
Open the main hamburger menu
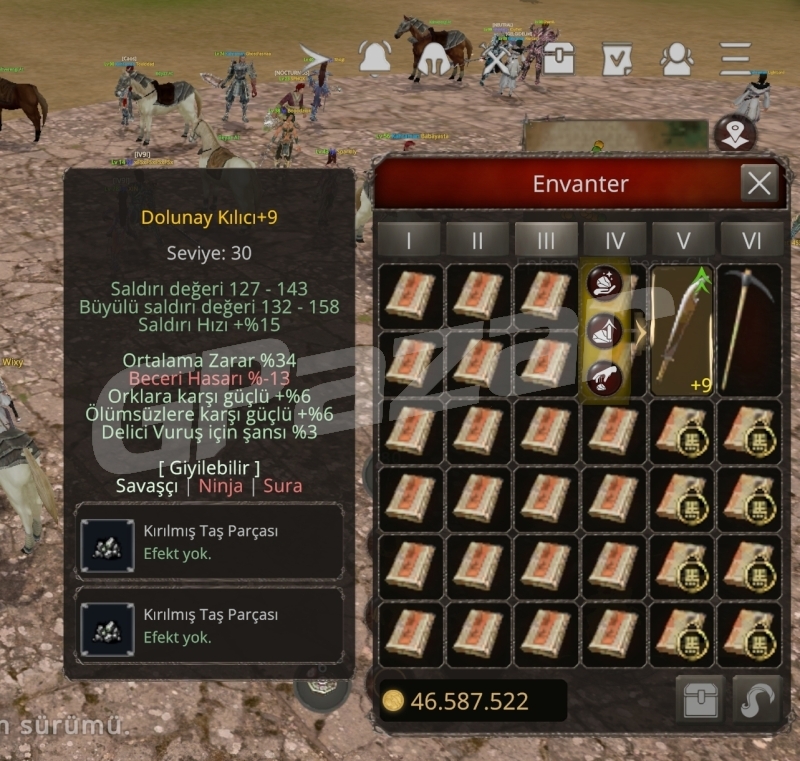[736, 58]
